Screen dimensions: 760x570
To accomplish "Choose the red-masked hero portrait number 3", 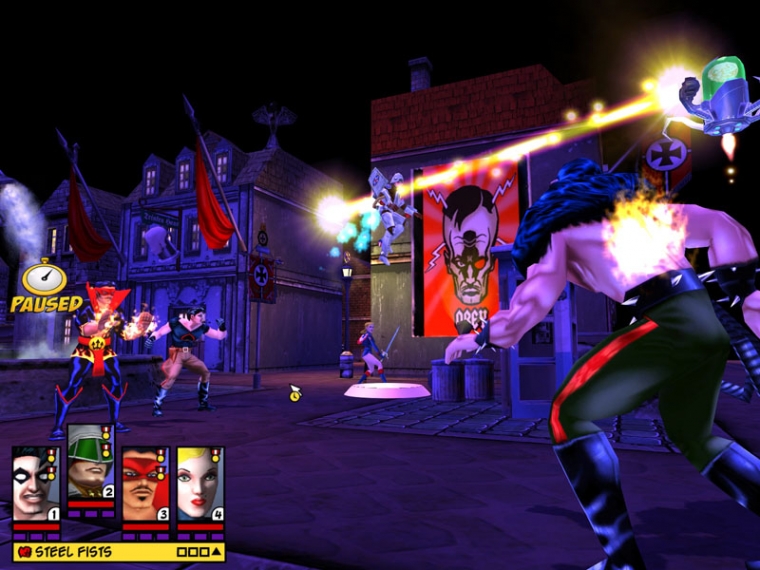I will coord(145,485).
